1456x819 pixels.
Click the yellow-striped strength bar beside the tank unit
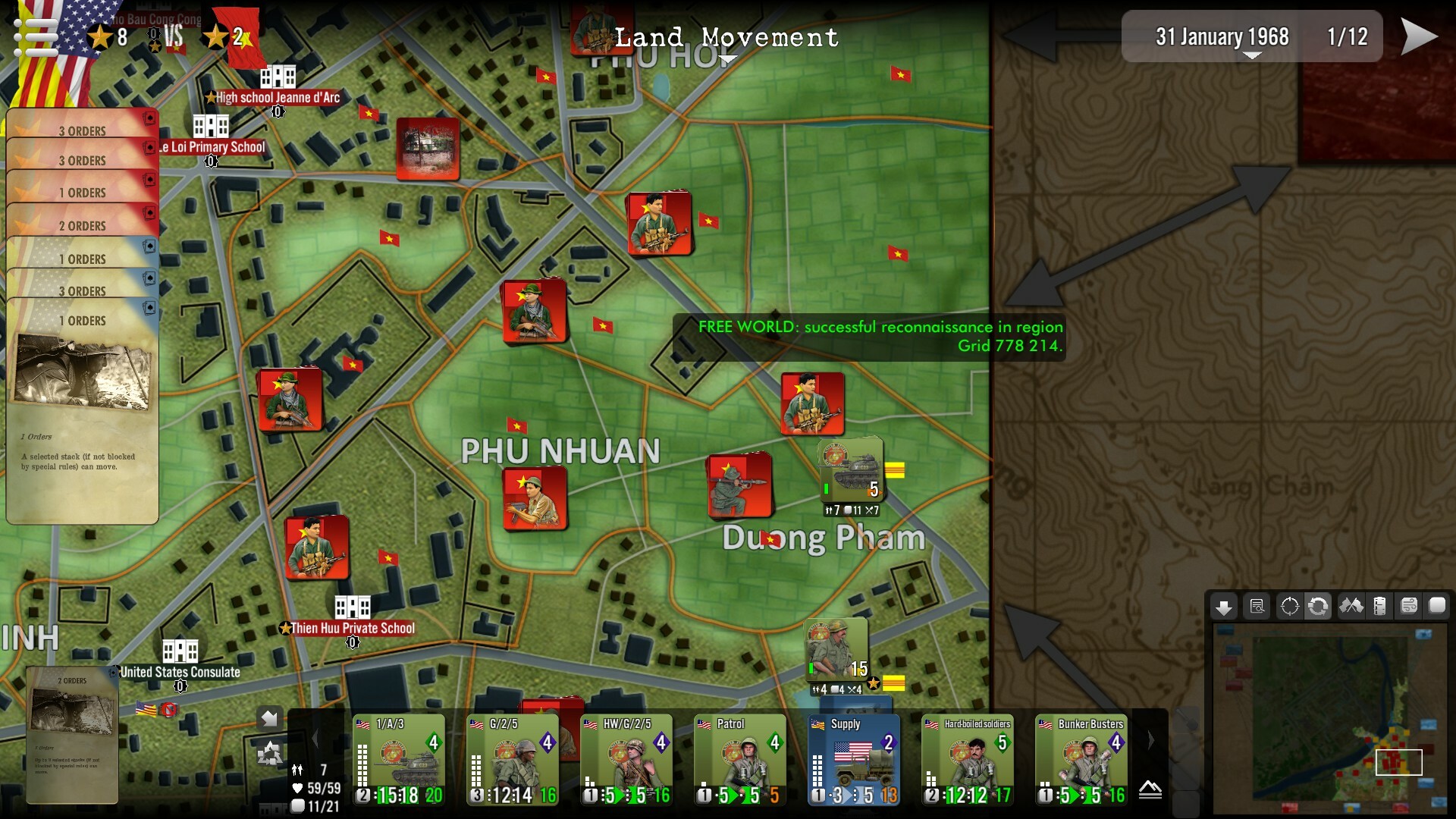click(x=896, y=469)
